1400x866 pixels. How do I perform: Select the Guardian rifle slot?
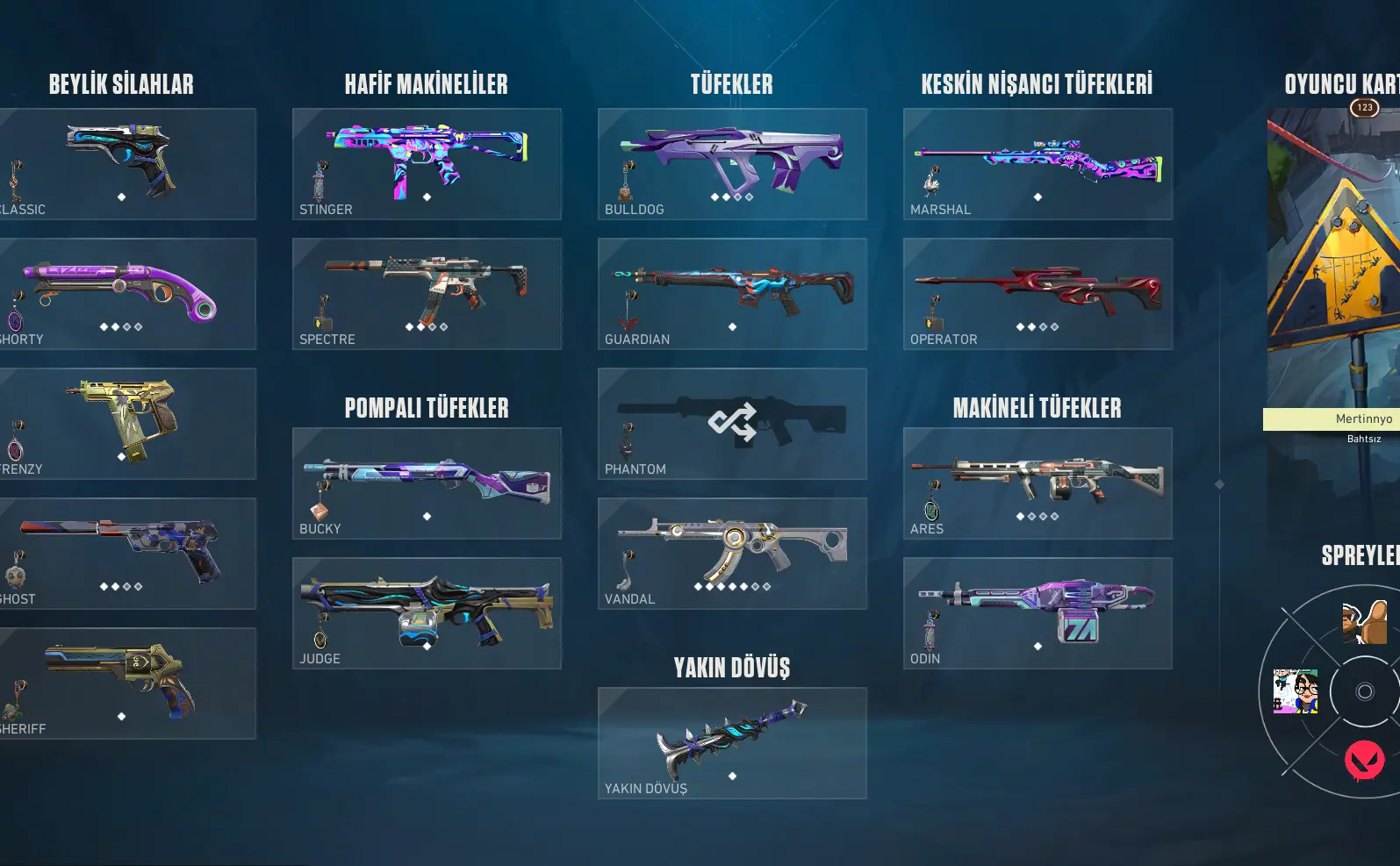click(732, 294)
